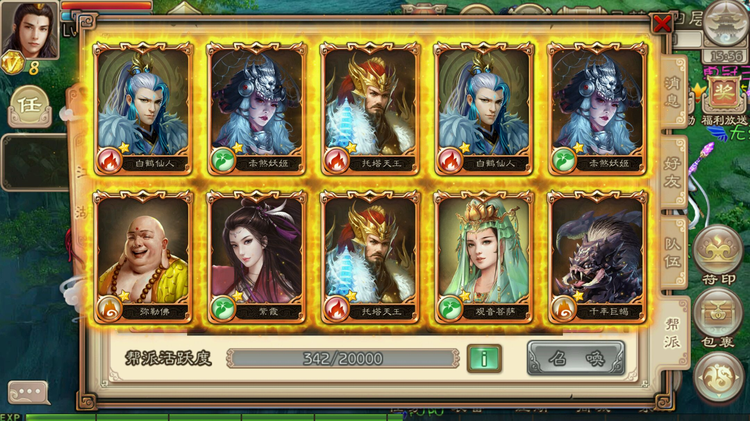Open the 符印 menu
Screen dimensions: 750x421
point(718,255)
